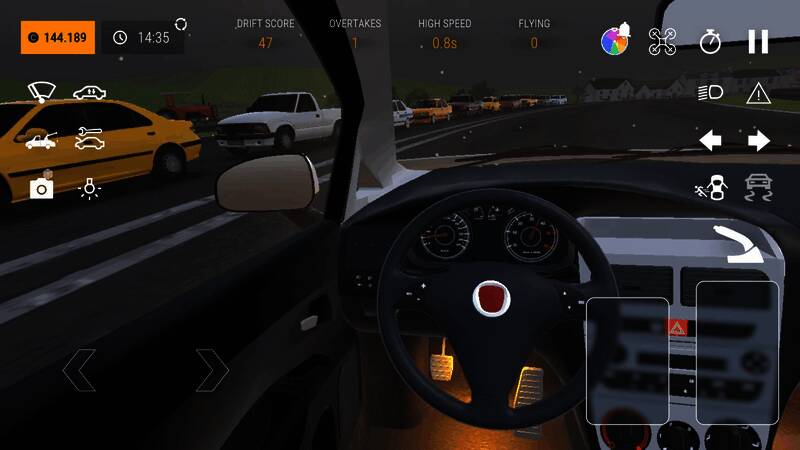The image size is (800, 450).
Task: Open the orange coin balance 144.189
Action: (x=58, y=38)
